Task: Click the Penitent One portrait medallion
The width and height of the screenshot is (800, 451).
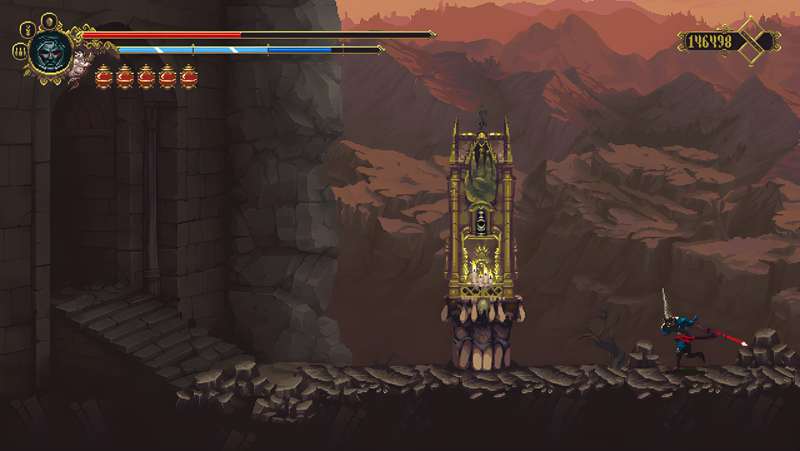Action: click(49, 52)
